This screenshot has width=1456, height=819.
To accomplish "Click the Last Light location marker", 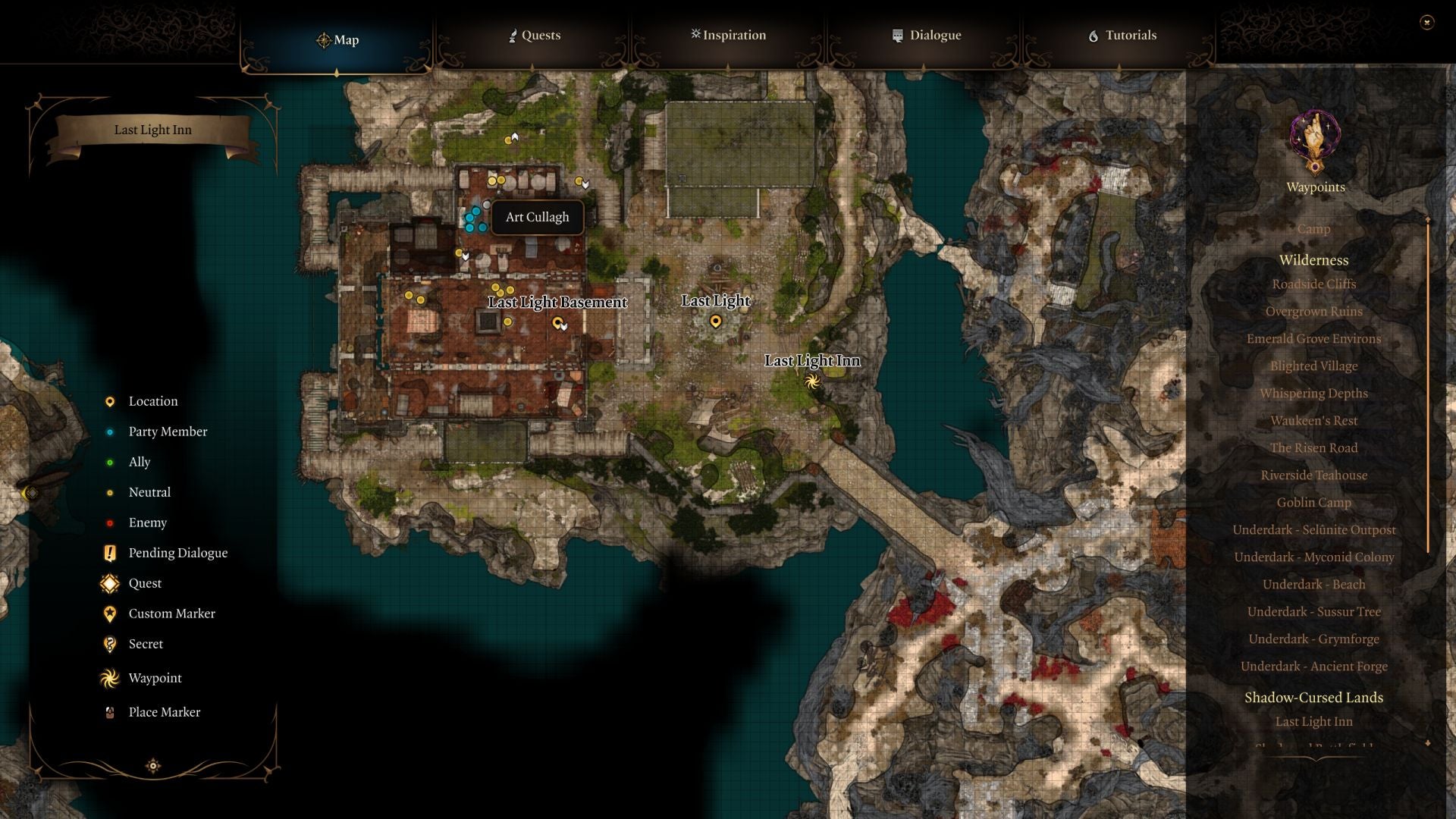I will point(716,320).
